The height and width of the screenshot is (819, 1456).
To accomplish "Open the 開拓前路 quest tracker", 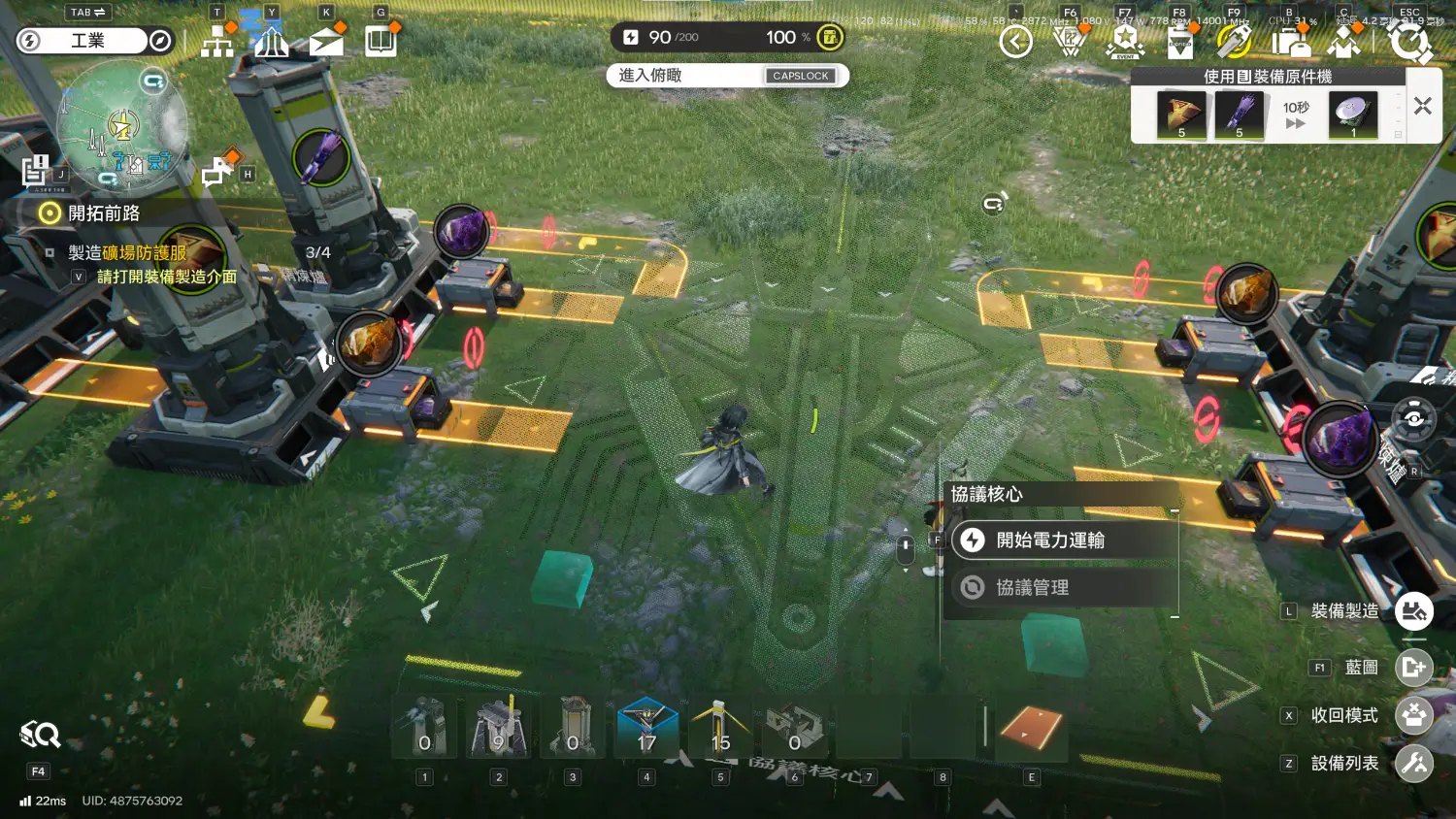I will pyautogui.click(x=103, y=213).
